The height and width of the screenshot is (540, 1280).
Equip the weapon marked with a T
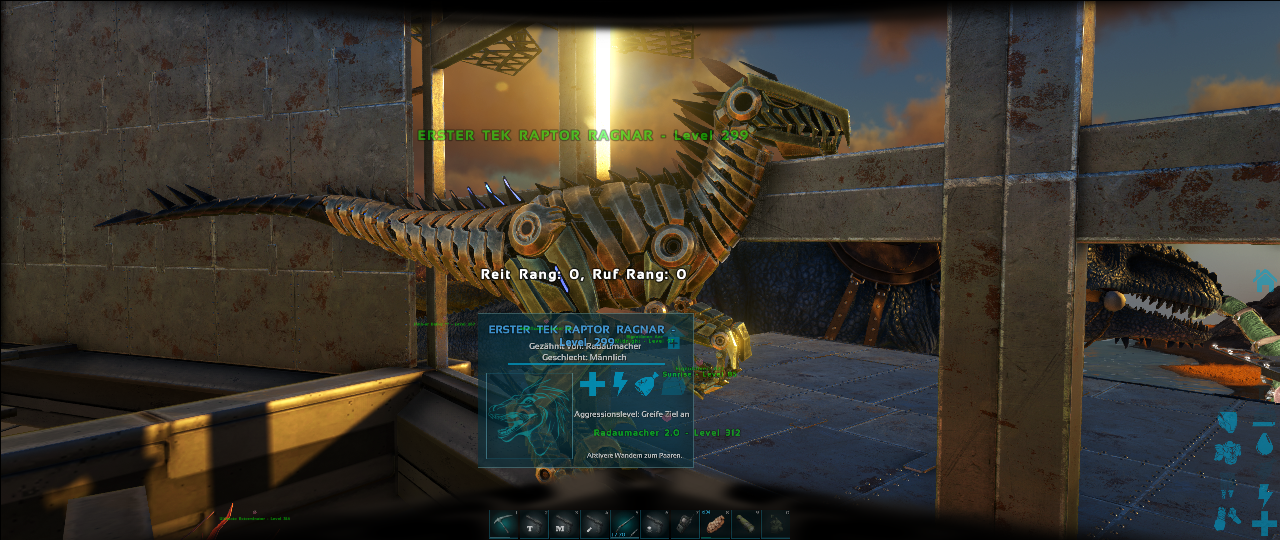click(534, 523)
